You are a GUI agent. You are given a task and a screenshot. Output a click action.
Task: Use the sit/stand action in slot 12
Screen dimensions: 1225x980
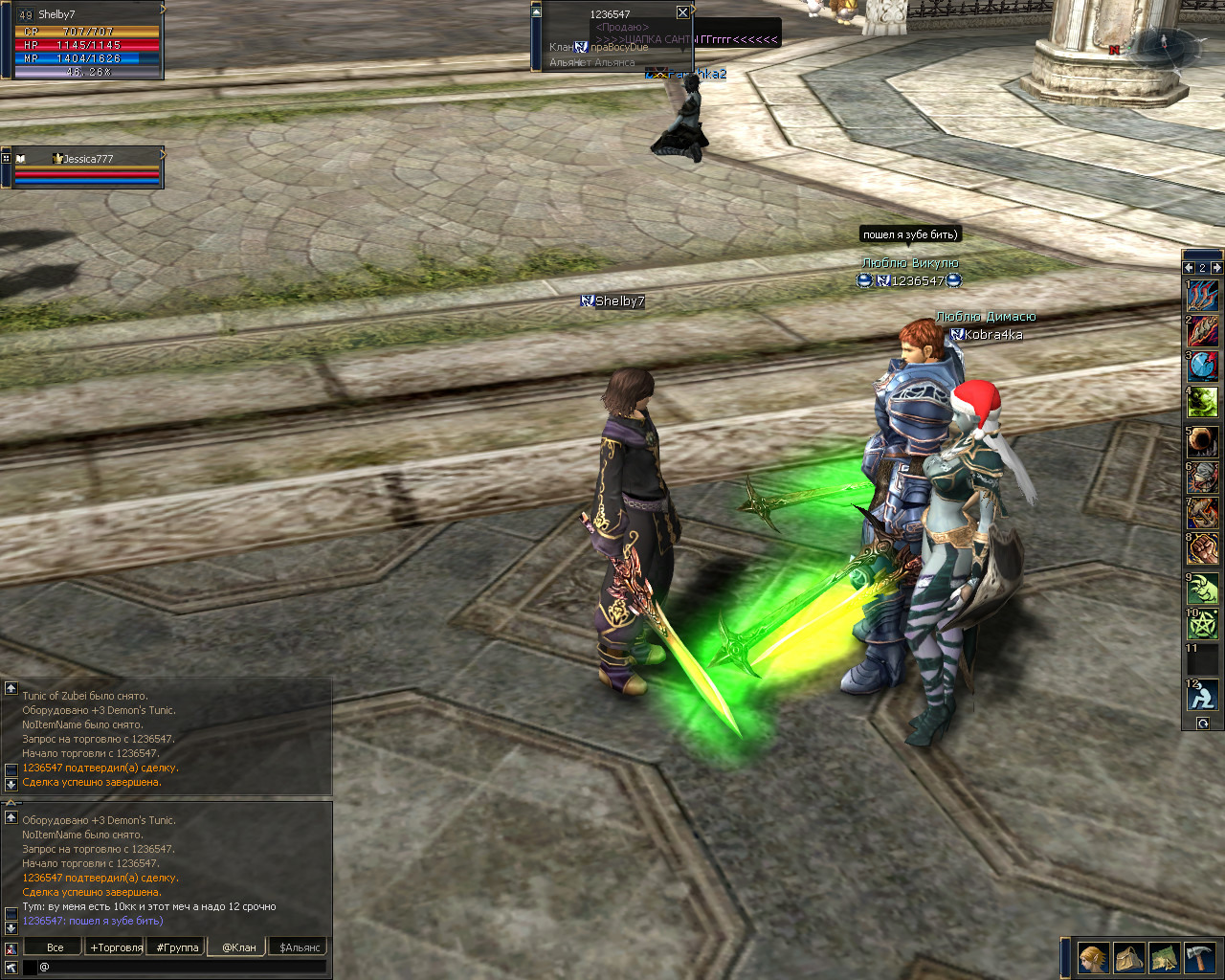pyautogui.click(x=1202, y=694)
